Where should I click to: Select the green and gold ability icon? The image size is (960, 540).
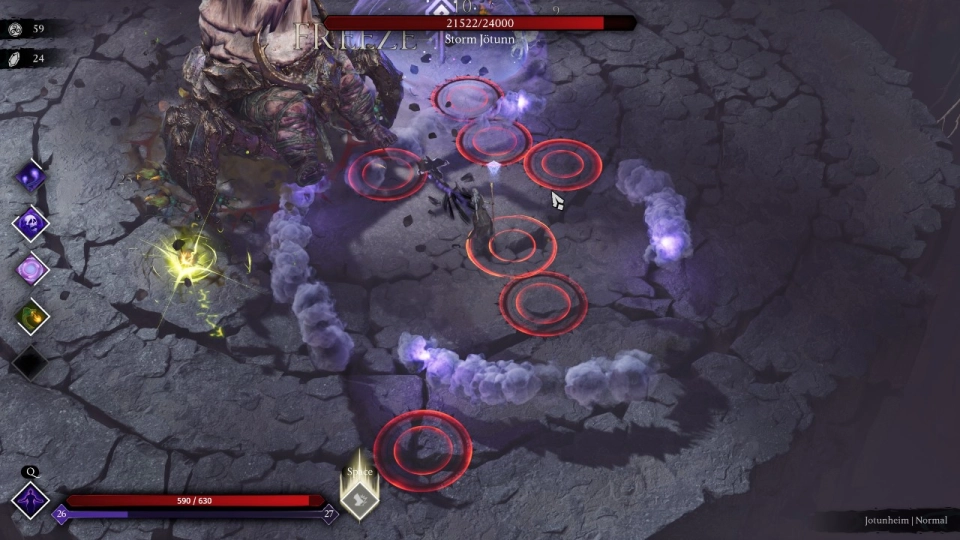(x=30, y=317)
